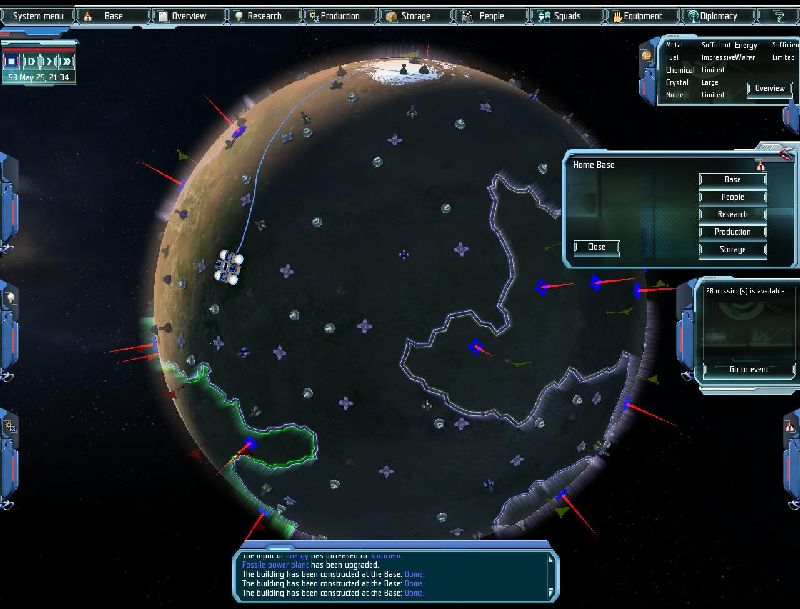
Task: Open Research from the Home Base panel
Action: click(732, 214)
